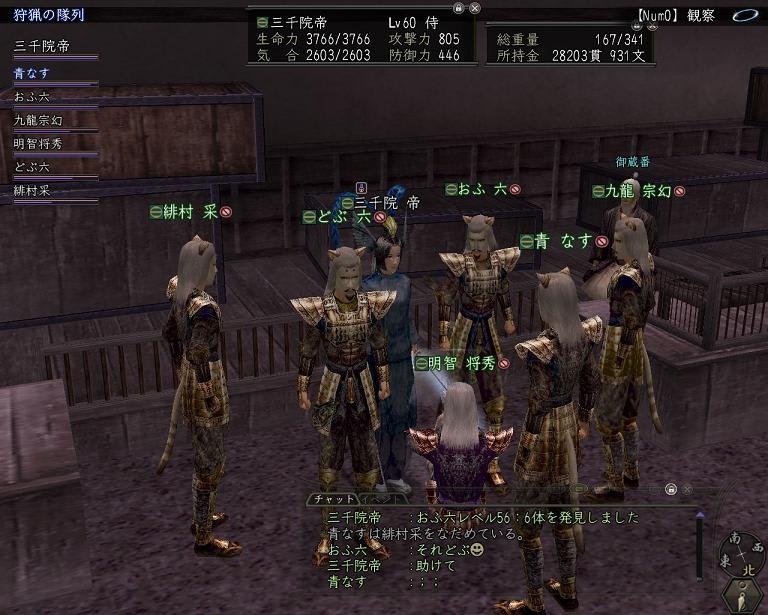Toggle the chat window lock icon
768x615 pixels.
tap(672, 489)
